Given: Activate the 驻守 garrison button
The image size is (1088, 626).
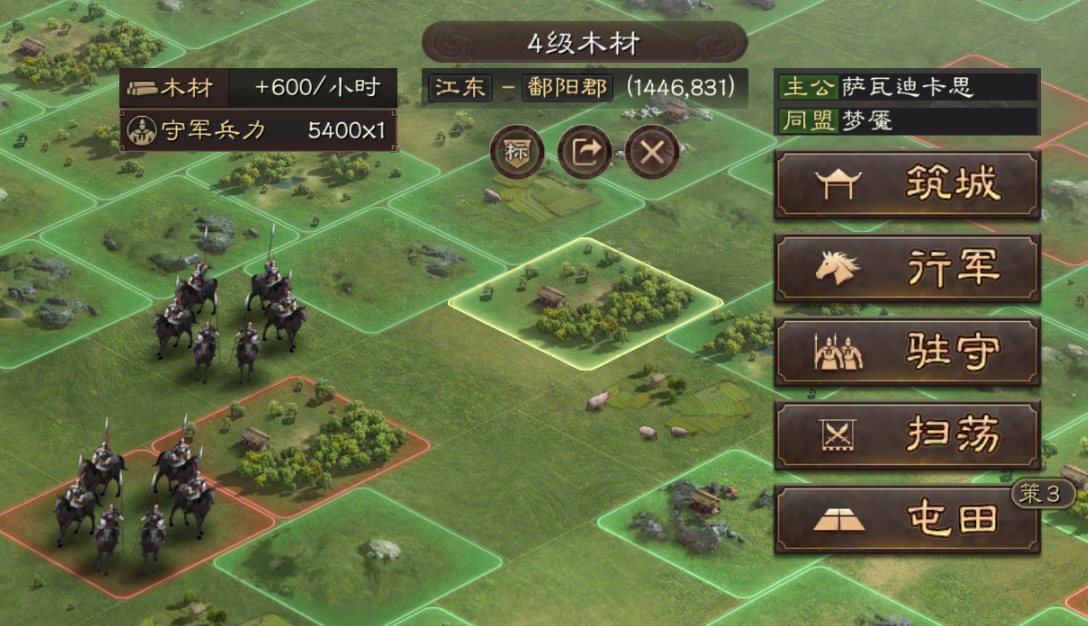Looking at the screenshot, I should [x=907, y=352].
